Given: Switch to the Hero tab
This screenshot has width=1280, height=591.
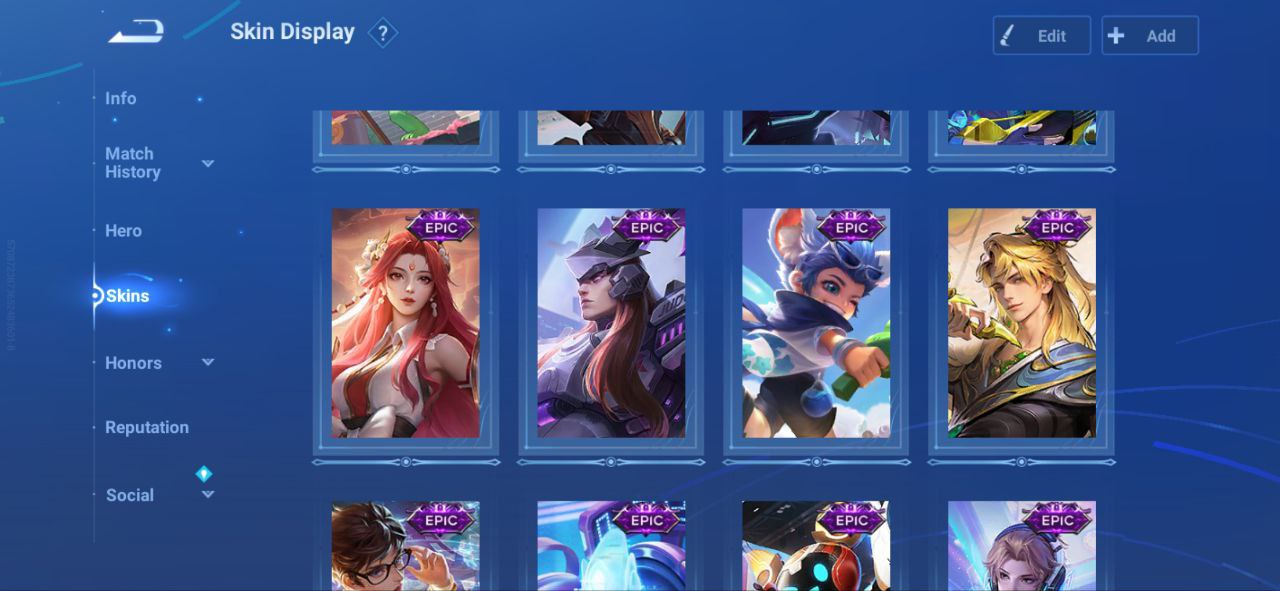Looking at the screenshot, I should pyautogui.click(x=123, y=230).
